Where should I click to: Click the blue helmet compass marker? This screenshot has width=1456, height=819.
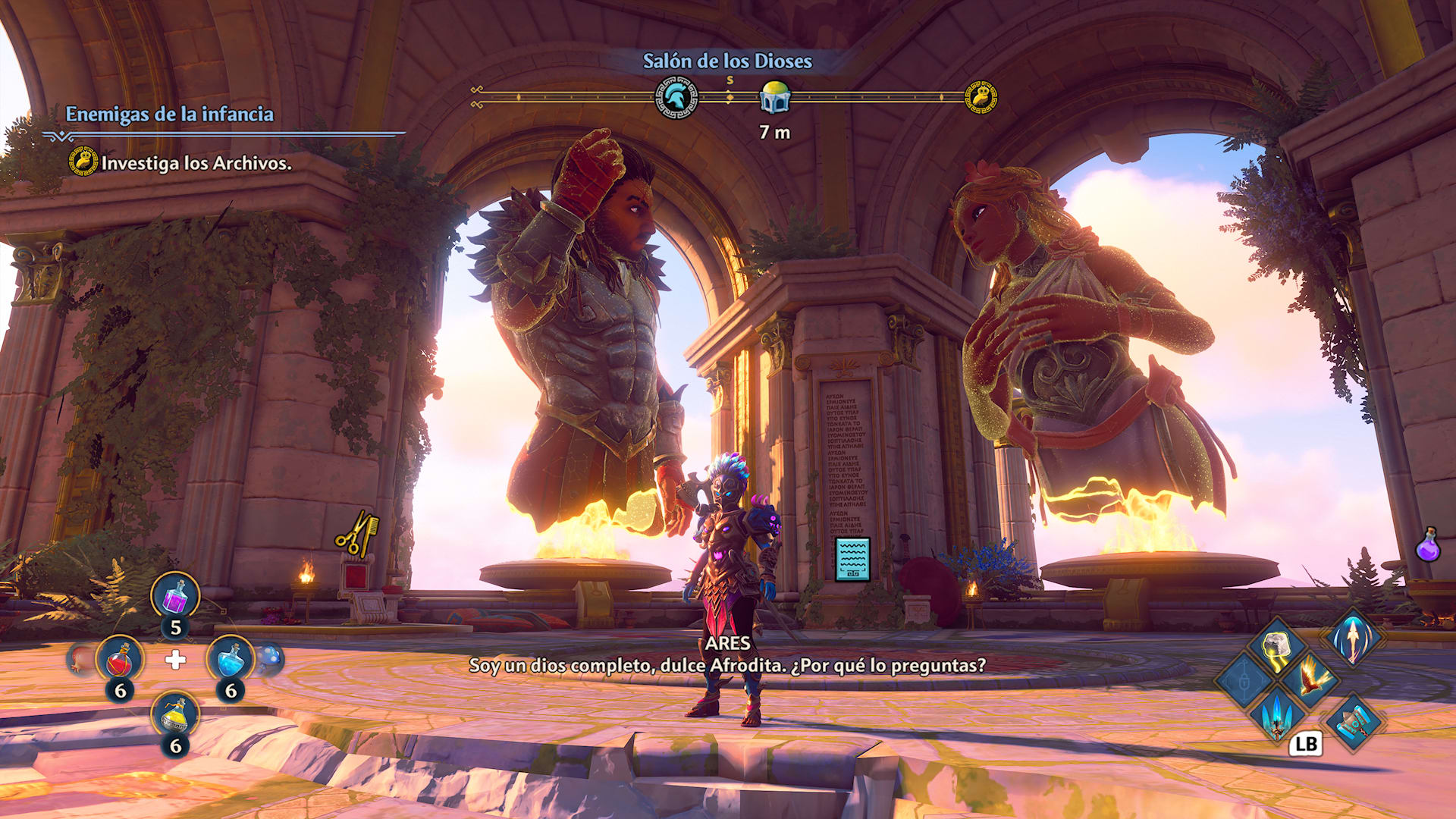[676, 98]
